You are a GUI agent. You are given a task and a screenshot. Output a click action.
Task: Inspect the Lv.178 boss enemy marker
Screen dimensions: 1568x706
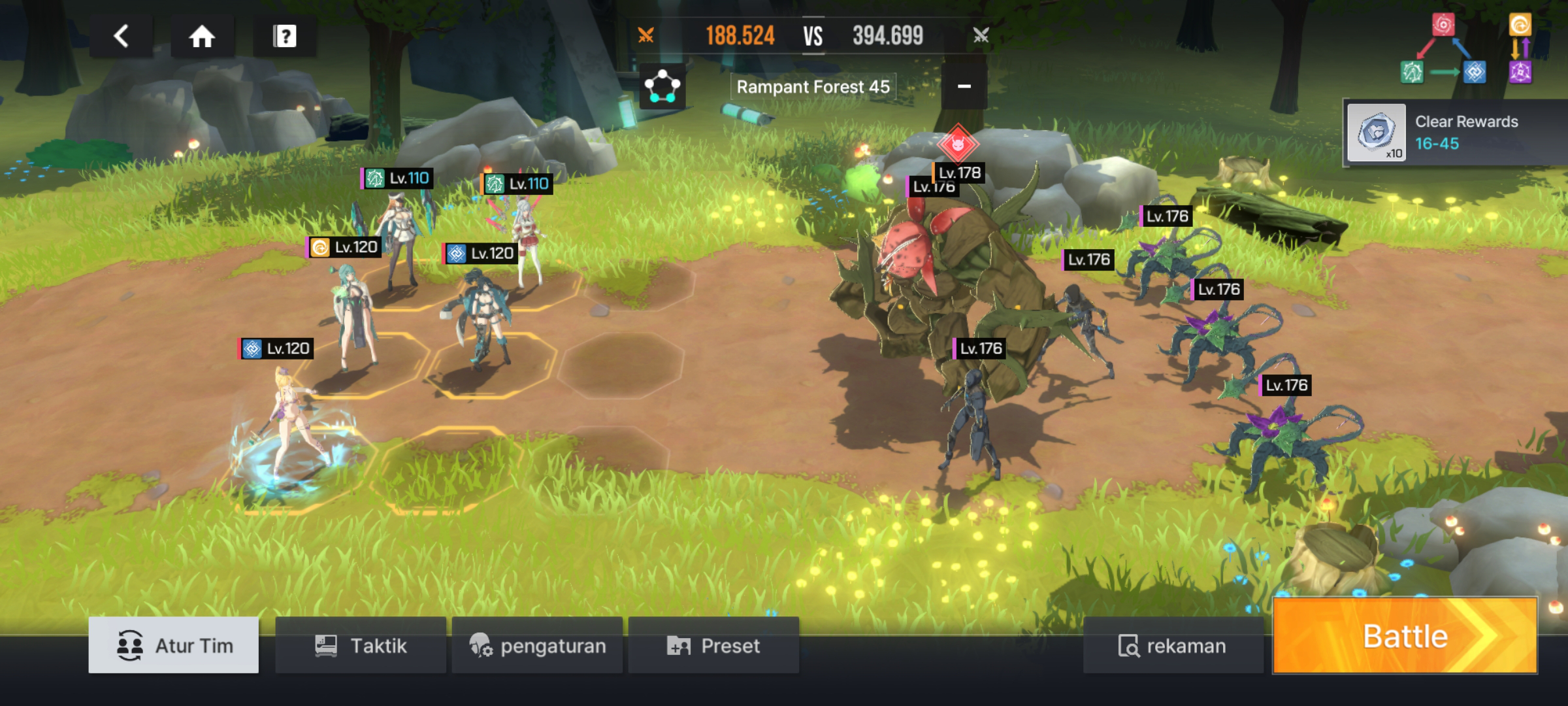(x=958, y=145)
